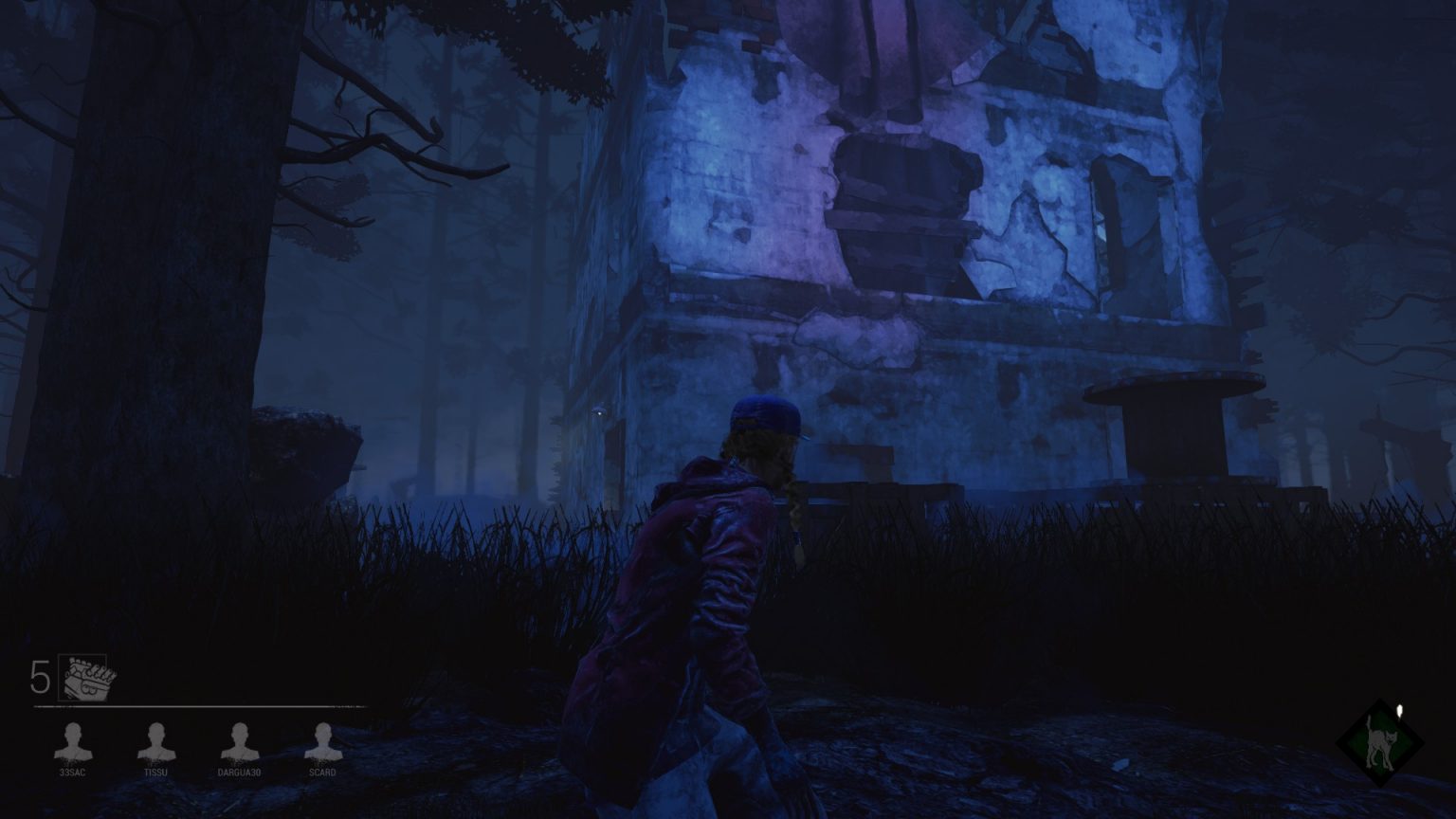Click the 33SAC name text
Screen dimensions: 1456x819
(x=74, y=773)
